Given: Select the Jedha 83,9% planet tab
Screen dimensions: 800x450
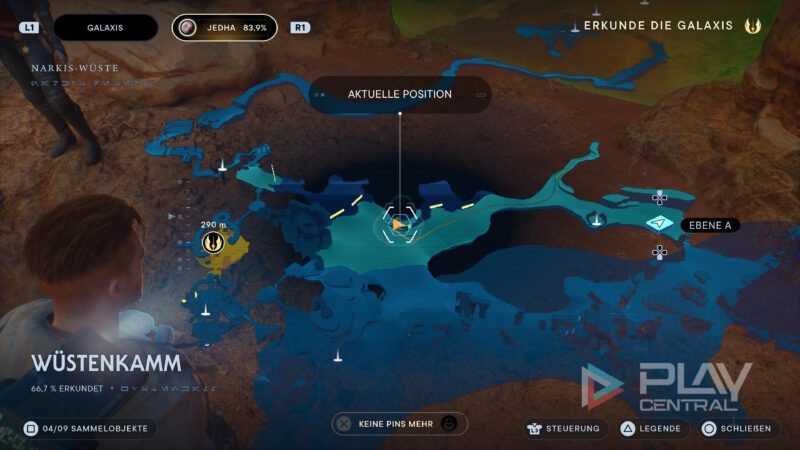Looking at the screenshot, I should [224, 28].
